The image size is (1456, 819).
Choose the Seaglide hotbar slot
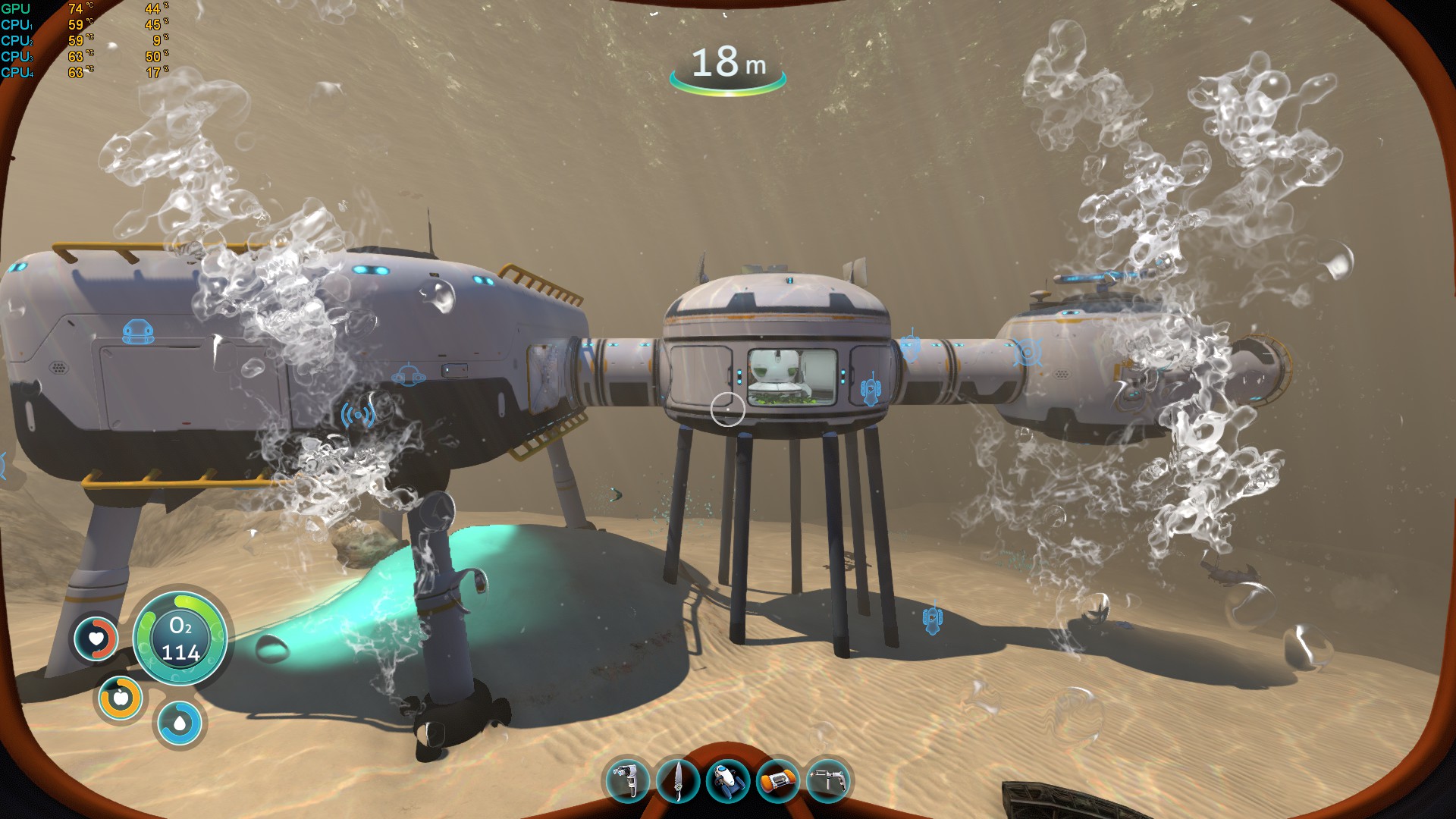[727, 780]
